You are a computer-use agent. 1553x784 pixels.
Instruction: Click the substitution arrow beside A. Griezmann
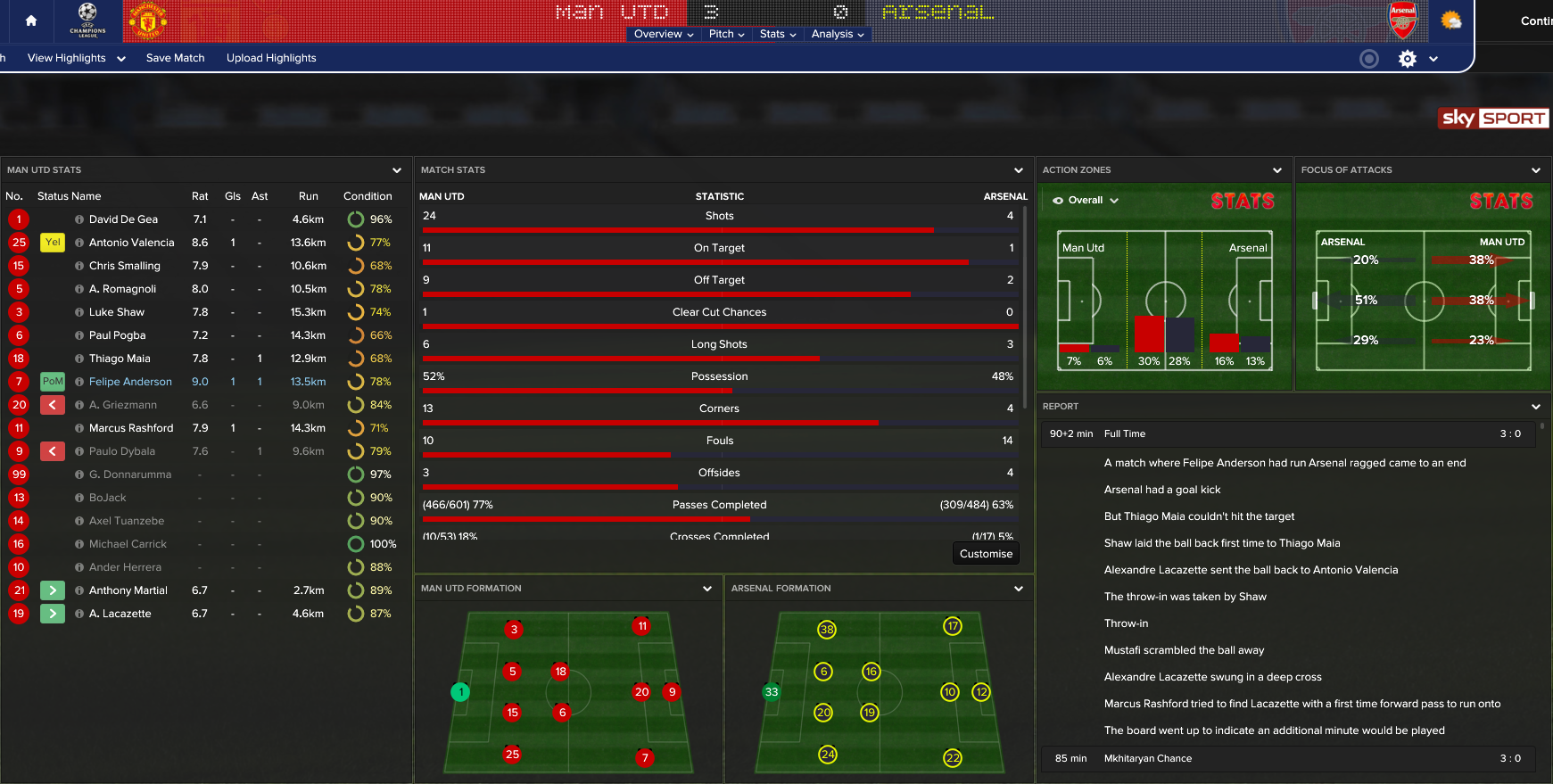pyautogui.click(x=52, y=404)
